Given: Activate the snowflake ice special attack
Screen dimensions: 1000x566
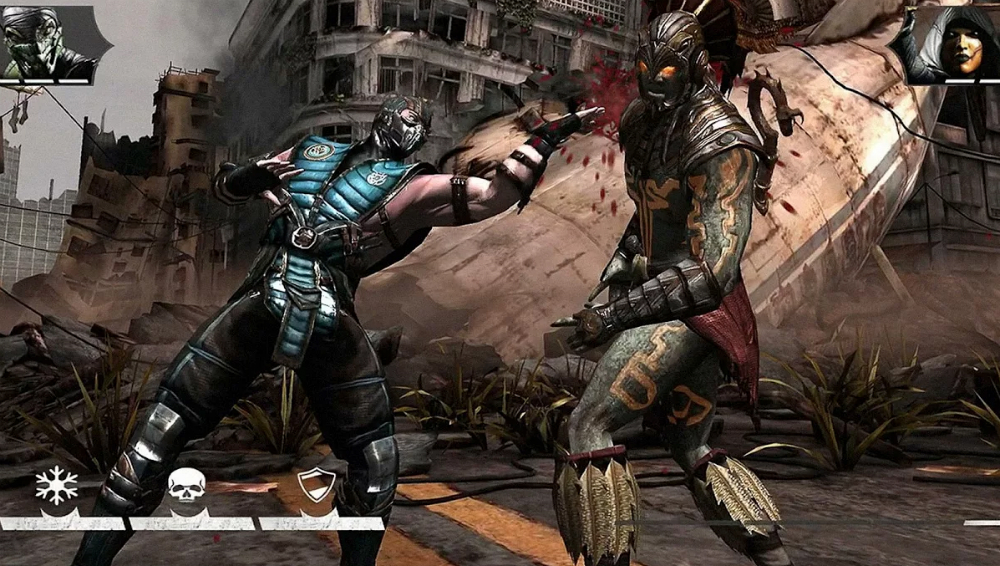Looking at the screenshot, I should (56, 486).
